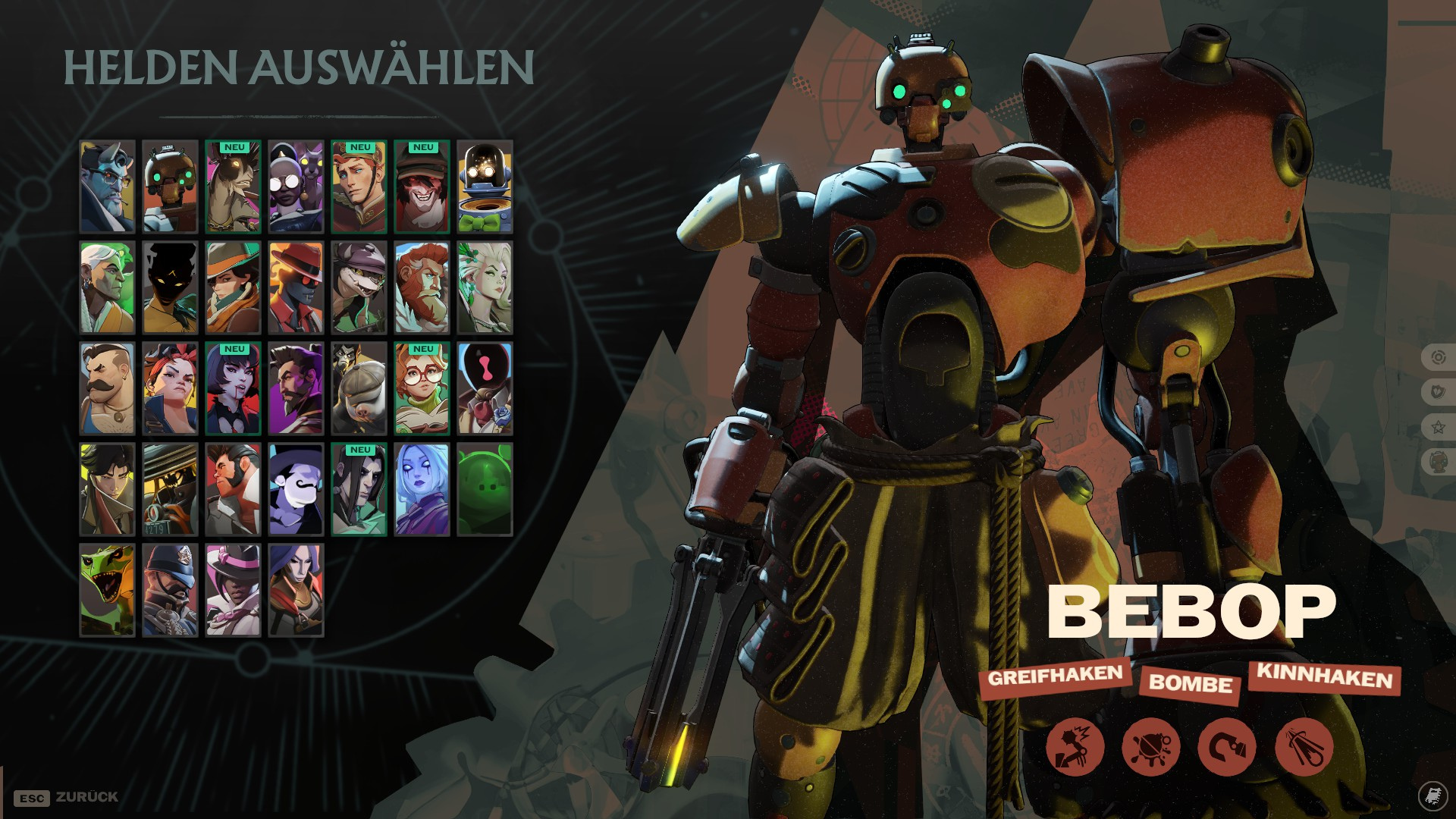Select the pig in a flat cap portrait
Screen dimensions: 1456x819
[359, 388]
